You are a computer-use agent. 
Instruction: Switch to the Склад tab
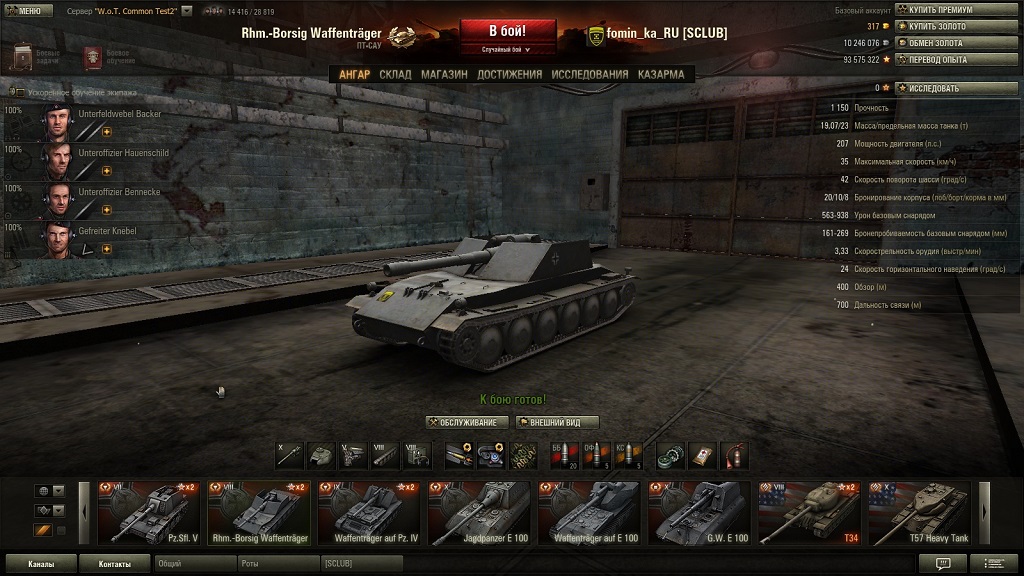(395, 74)
